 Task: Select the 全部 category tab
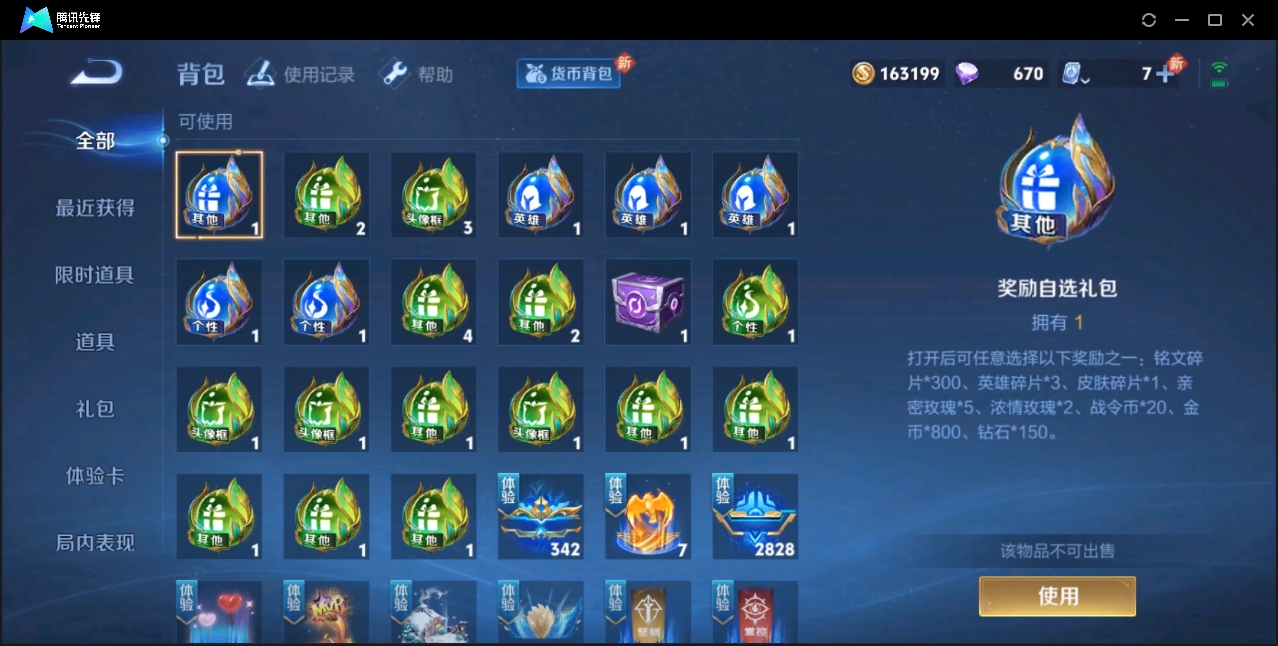pyautogui.click(x=95, y=141)
